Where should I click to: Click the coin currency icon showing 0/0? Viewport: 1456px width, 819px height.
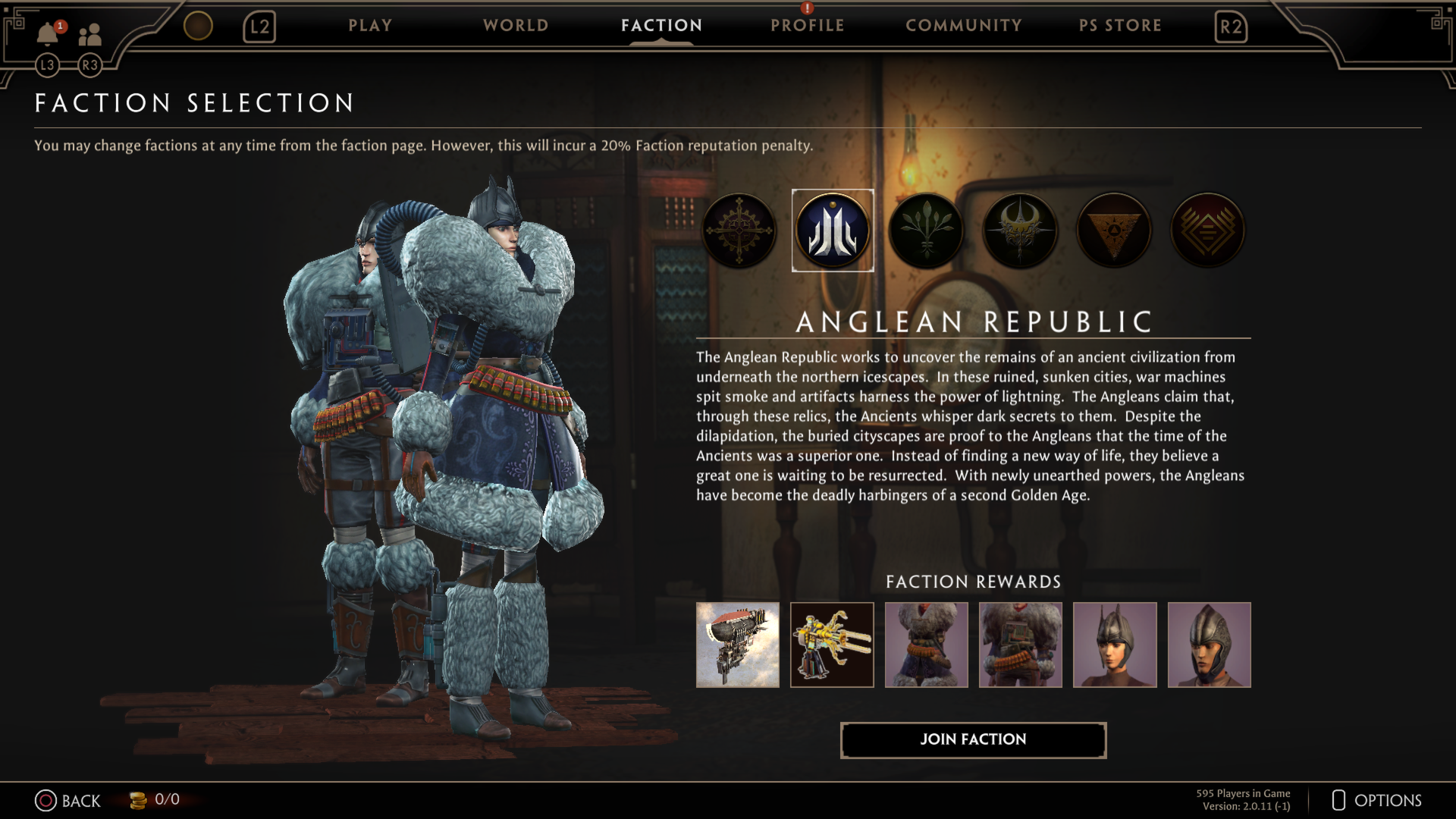tap(138, 800)
